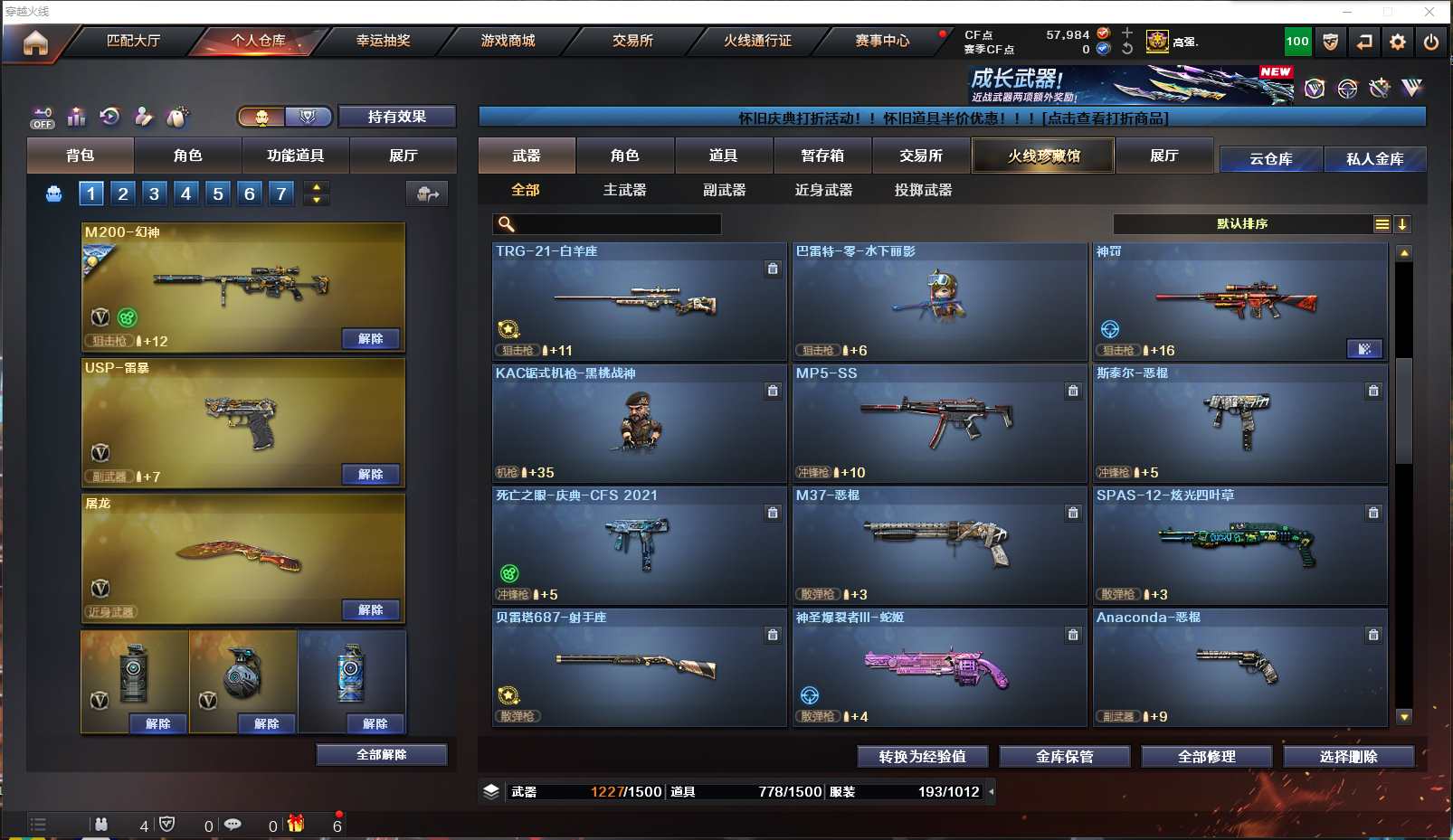Open settings gear icon

(1398, 42)
